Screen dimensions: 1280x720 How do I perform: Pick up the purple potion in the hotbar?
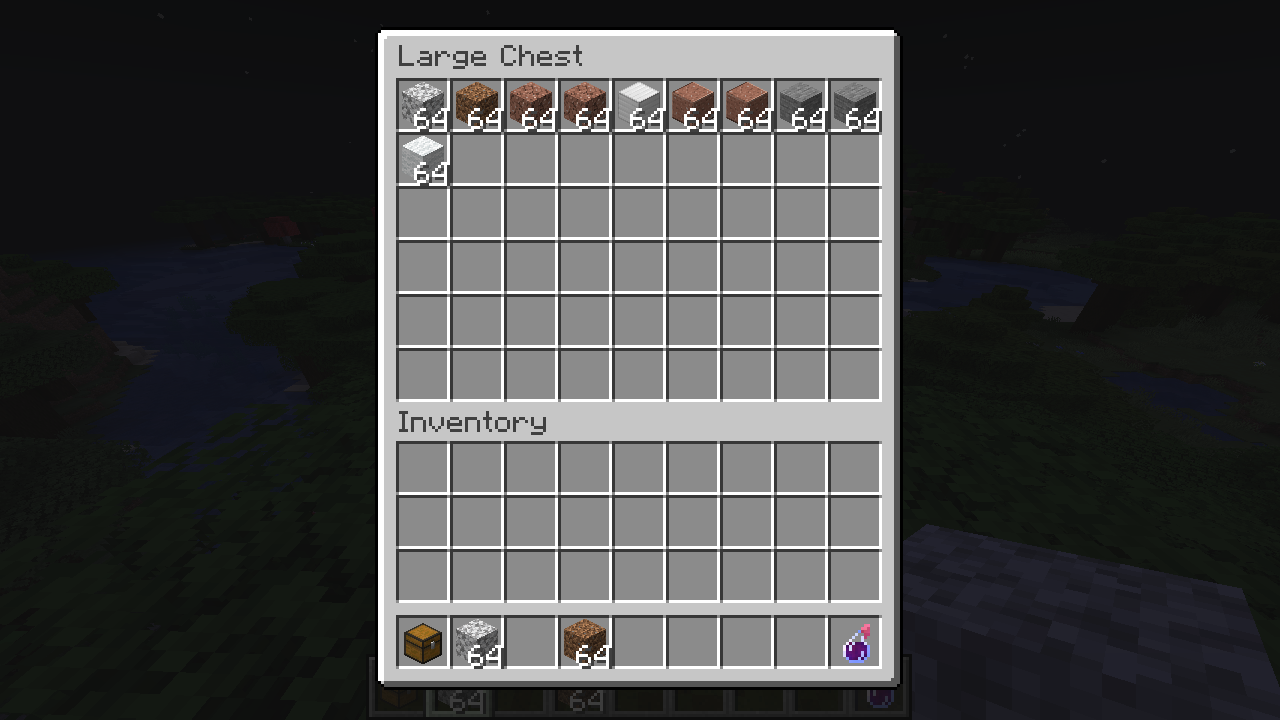point(856,642)
